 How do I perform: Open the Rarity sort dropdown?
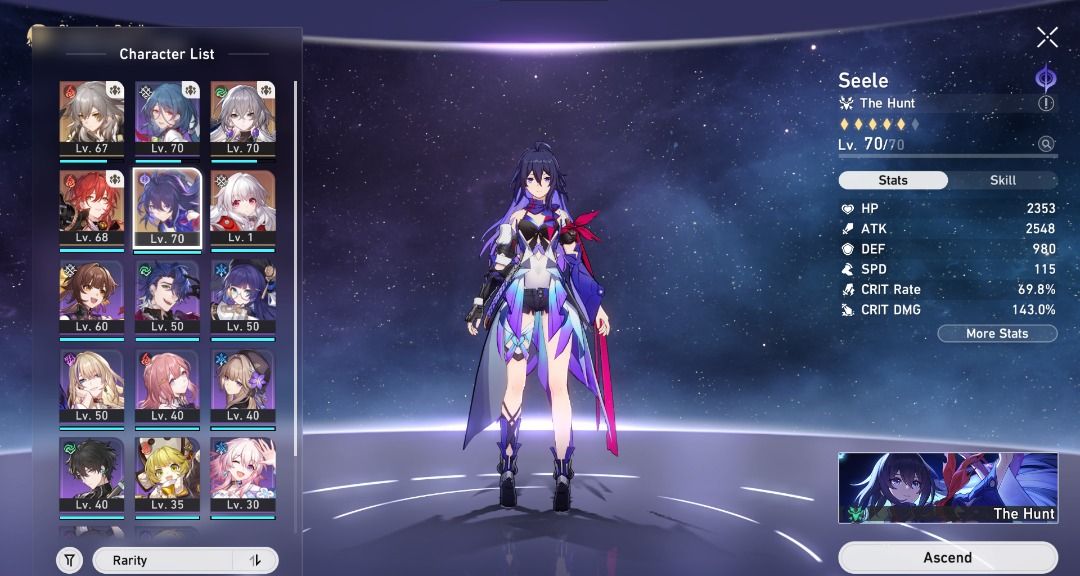(163, 561)
